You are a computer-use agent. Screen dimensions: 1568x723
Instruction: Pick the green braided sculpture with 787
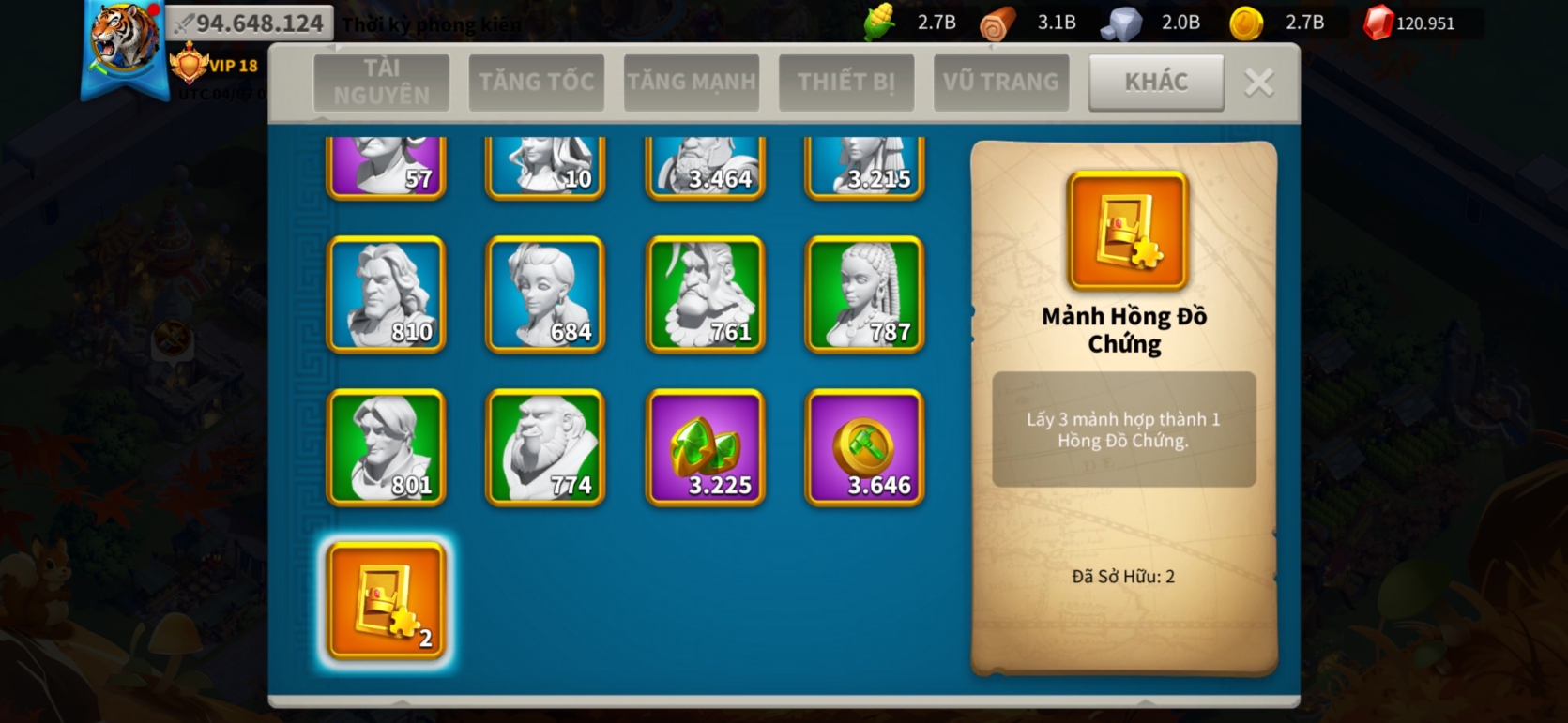point(864,294)
